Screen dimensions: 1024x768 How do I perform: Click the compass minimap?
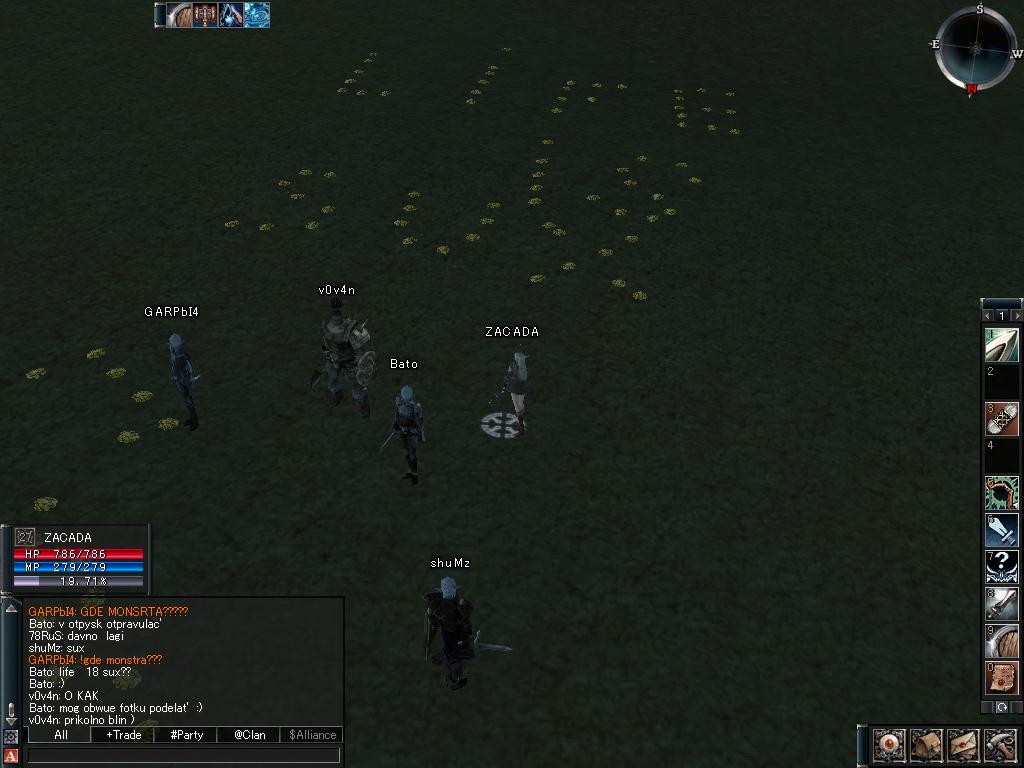pyautogui.click(x=976, y=48)
